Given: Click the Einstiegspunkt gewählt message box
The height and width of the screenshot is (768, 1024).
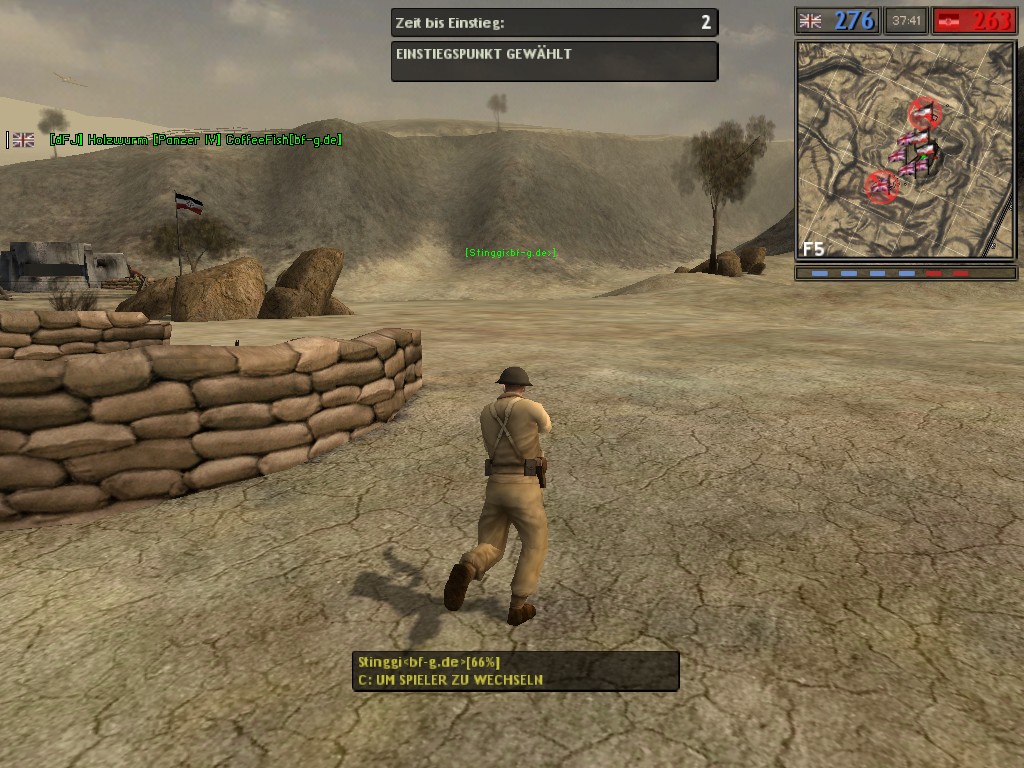Looking at the screenshot, I should pyautogui.click(x=554, y=61).
